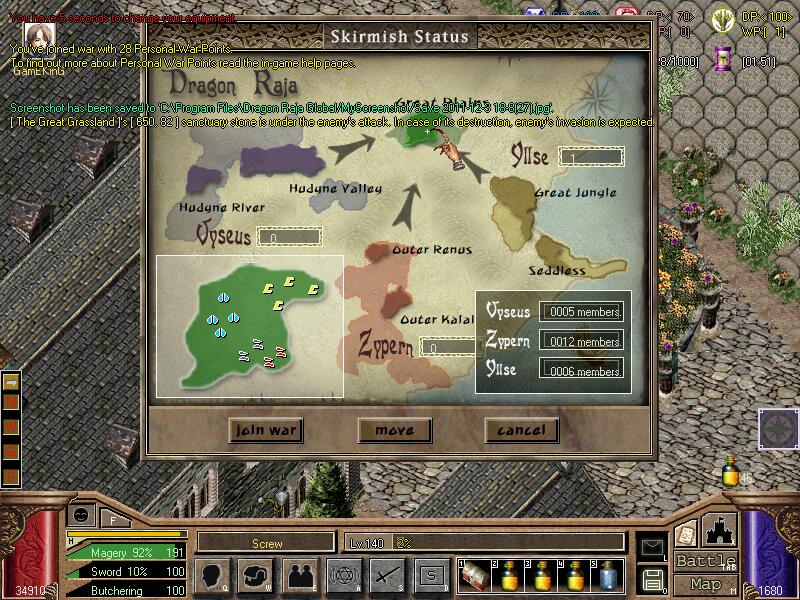Click the Join War button

pos(265,430)
